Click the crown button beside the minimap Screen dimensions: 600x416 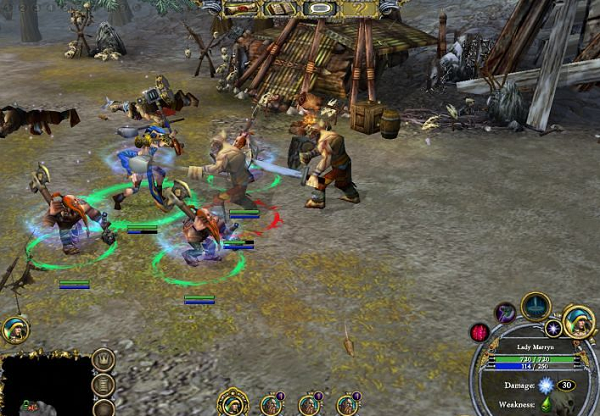[102, 359]
